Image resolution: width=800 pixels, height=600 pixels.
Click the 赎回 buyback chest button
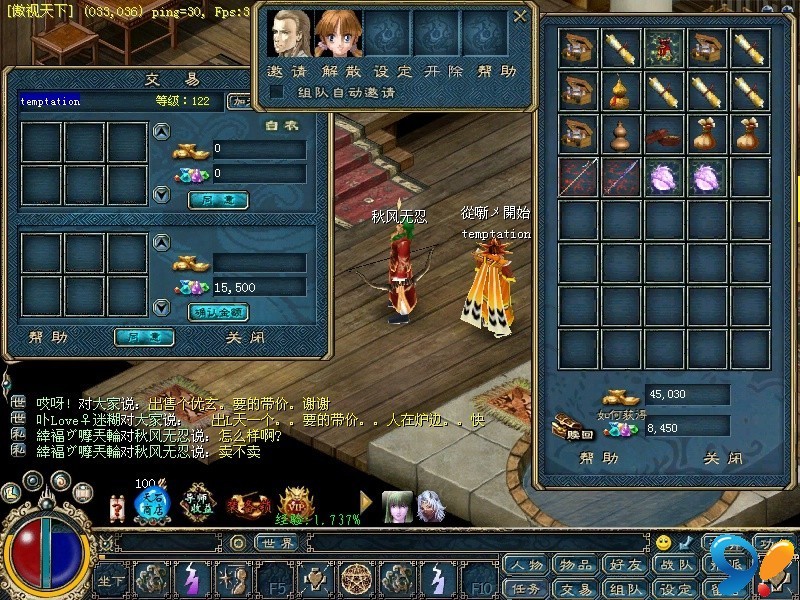(x=574, y=429)
